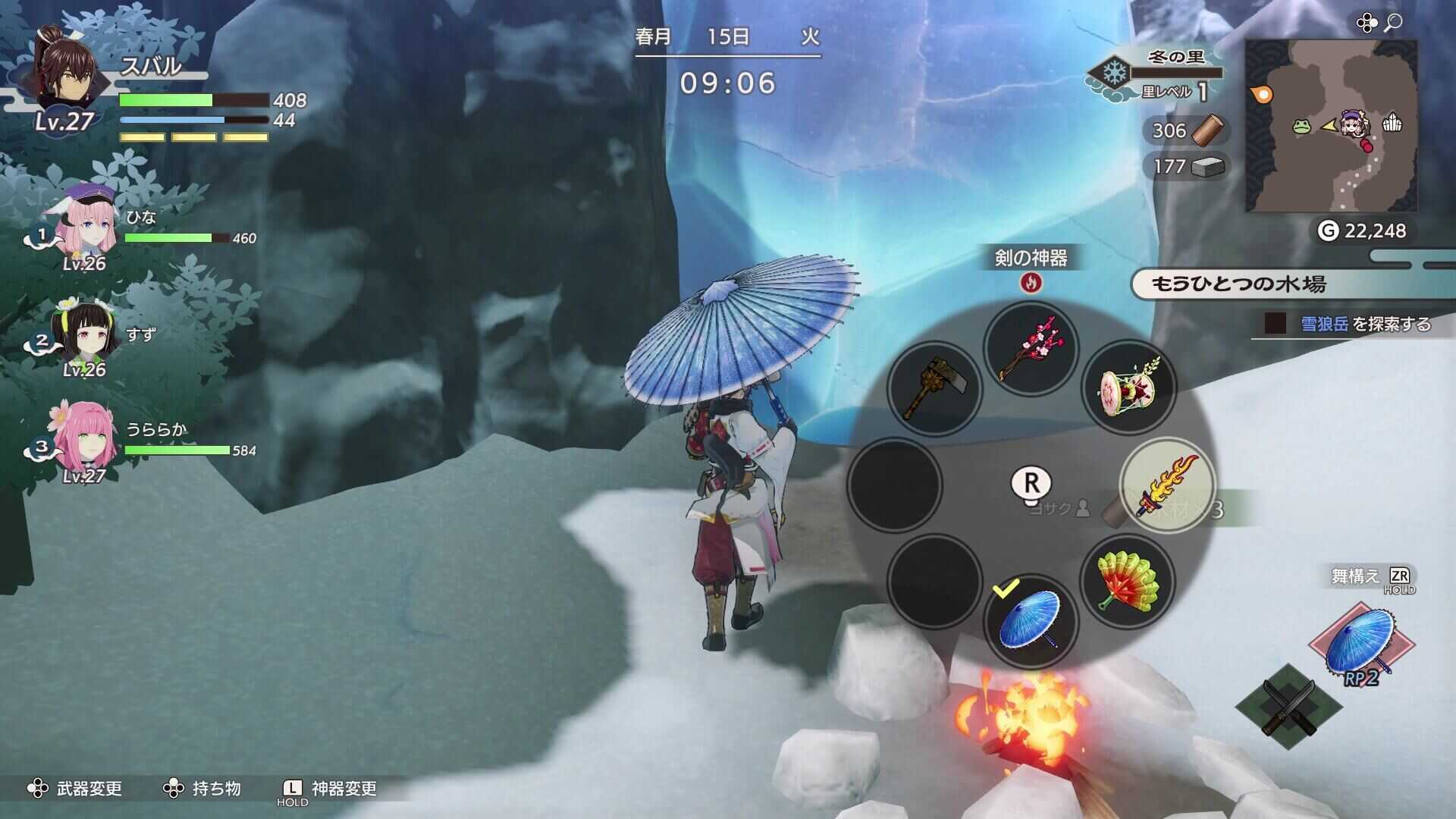1456x819 pixels.
Task: Click the stone resource counter showing 177
Action: pos(1183,165)
